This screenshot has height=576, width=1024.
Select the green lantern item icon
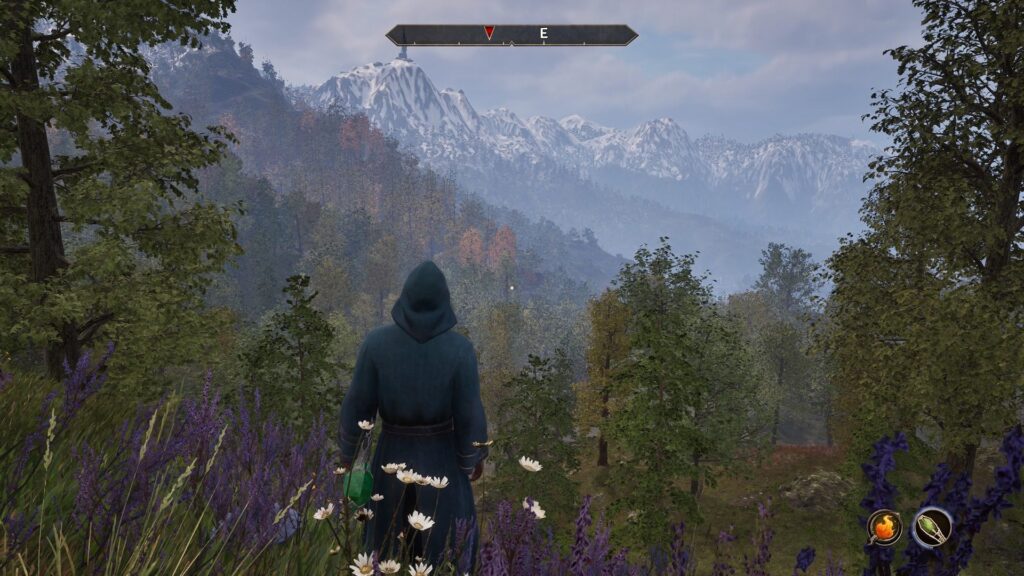coord(932,527)
